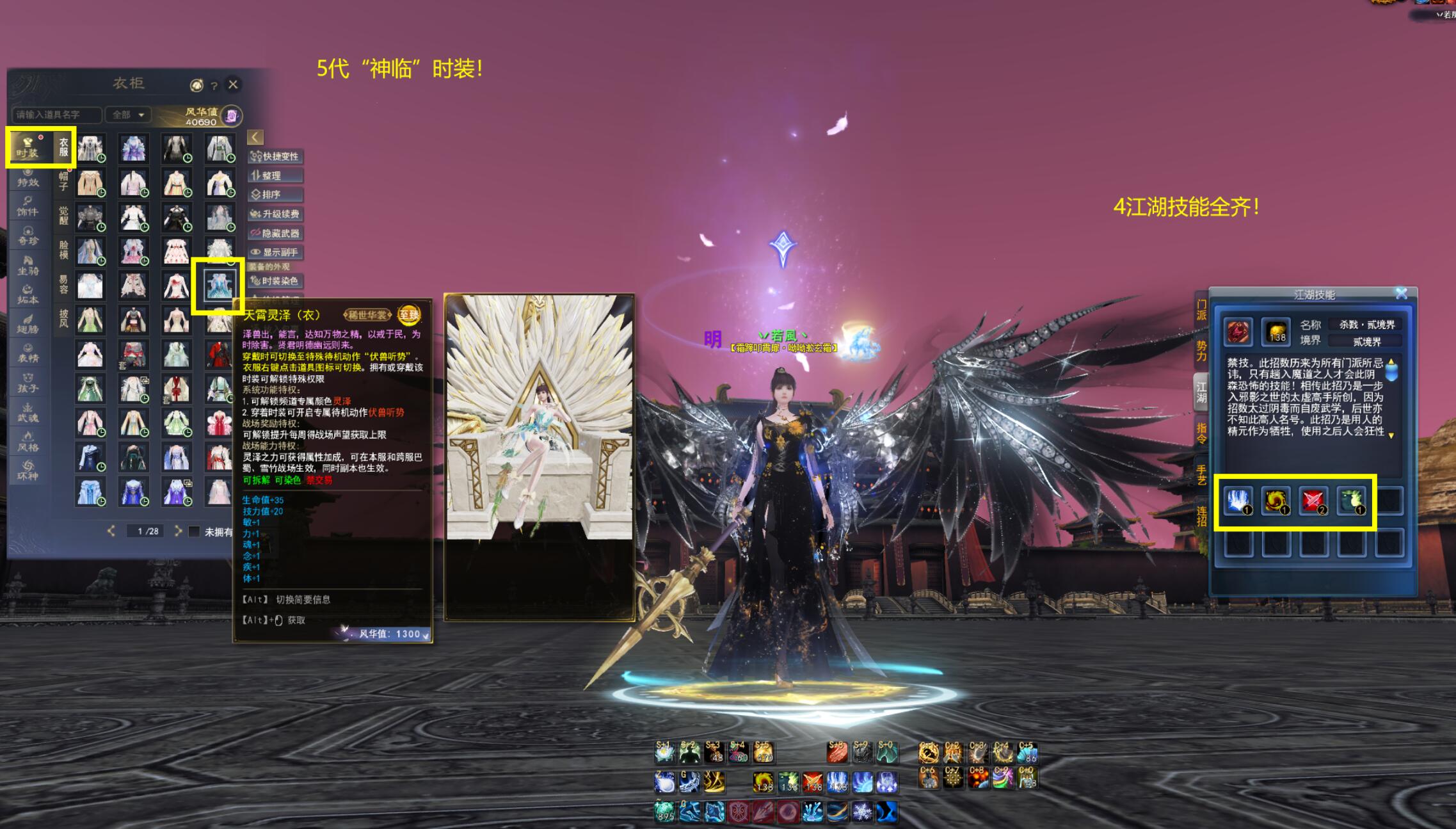Type in the 请输入道具名字 search box
Viewport: 1456px width, 829px height.
click(56, 115)
